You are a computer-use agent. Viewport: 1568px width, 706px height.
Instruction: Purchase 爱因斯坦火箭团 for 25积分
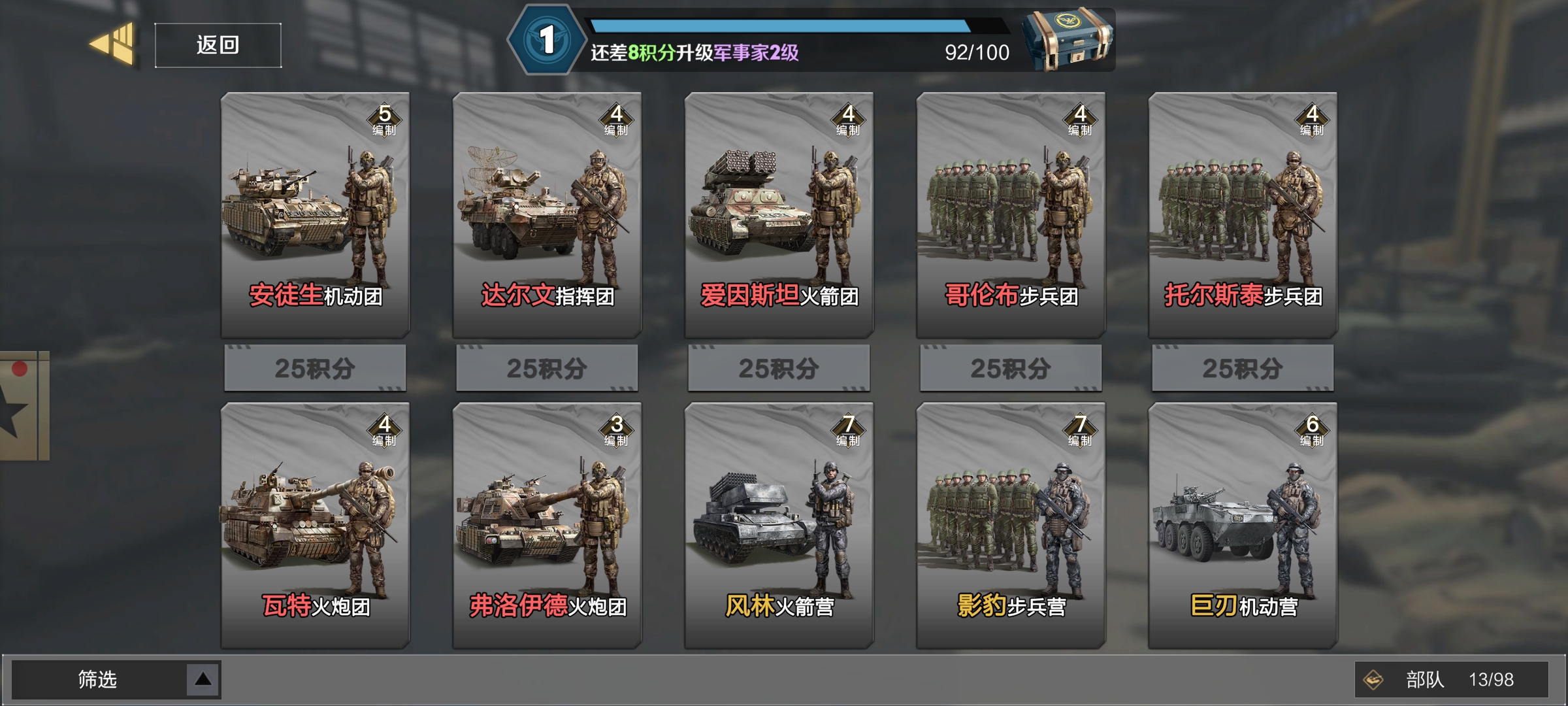click(777, 368)
